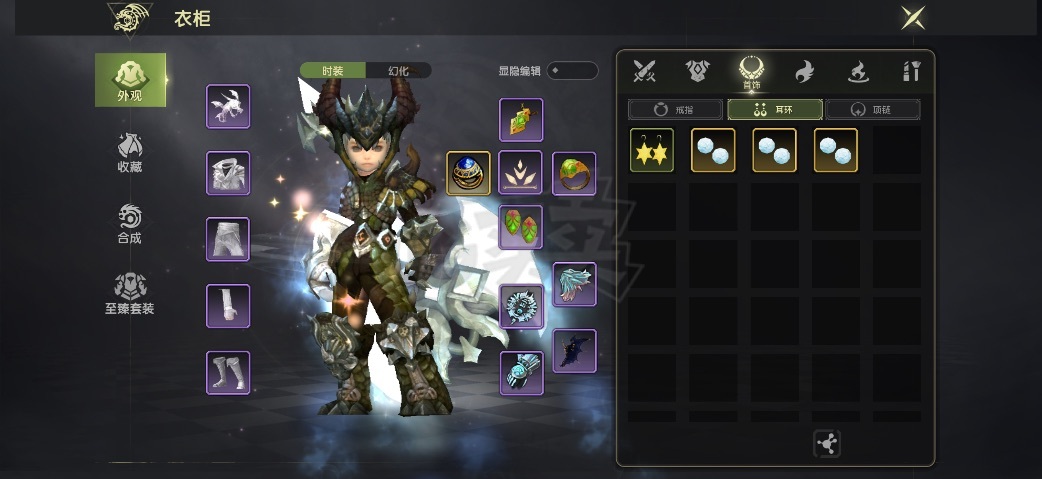Viewport: 1042px width, 479px height.
Task: Select the crossed swords weapon category
Action: tap(643, 71)
